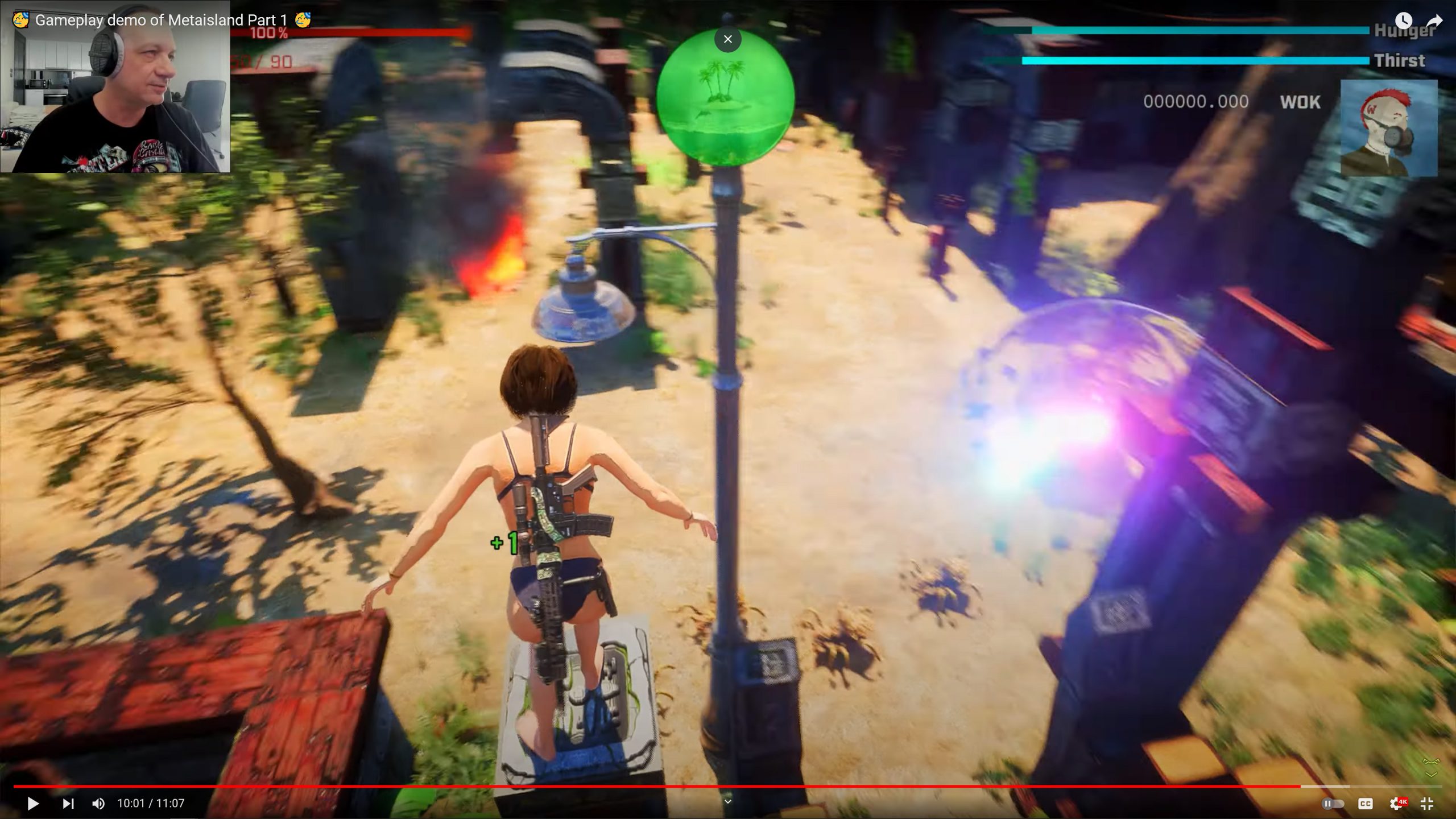Click the 10:01 elapsed time display
The image size is (1456, 819).
click(x=131, y=803)
